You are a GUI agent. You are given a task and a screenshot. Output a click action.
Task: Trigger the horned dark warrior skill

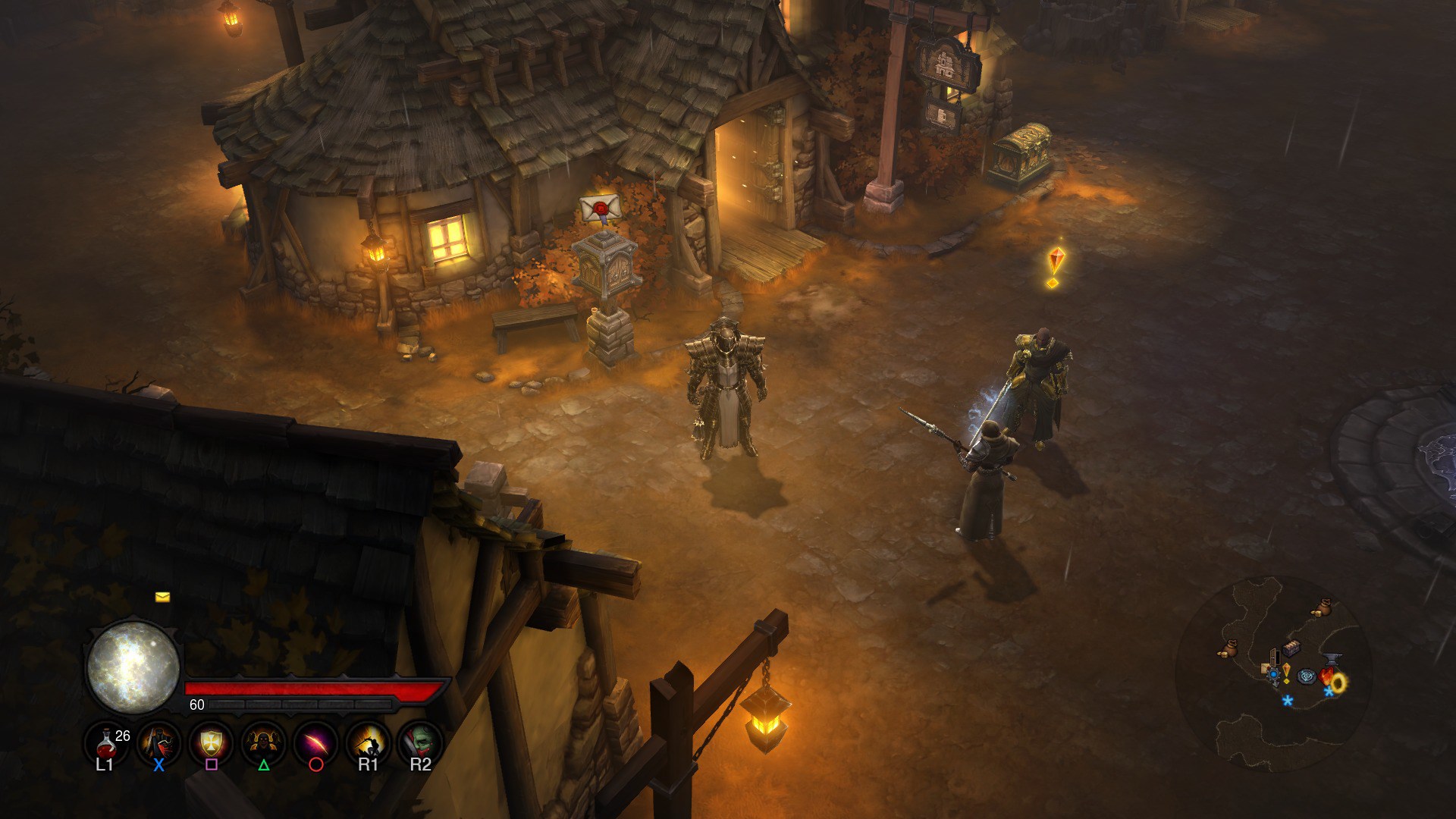point(263,742)
